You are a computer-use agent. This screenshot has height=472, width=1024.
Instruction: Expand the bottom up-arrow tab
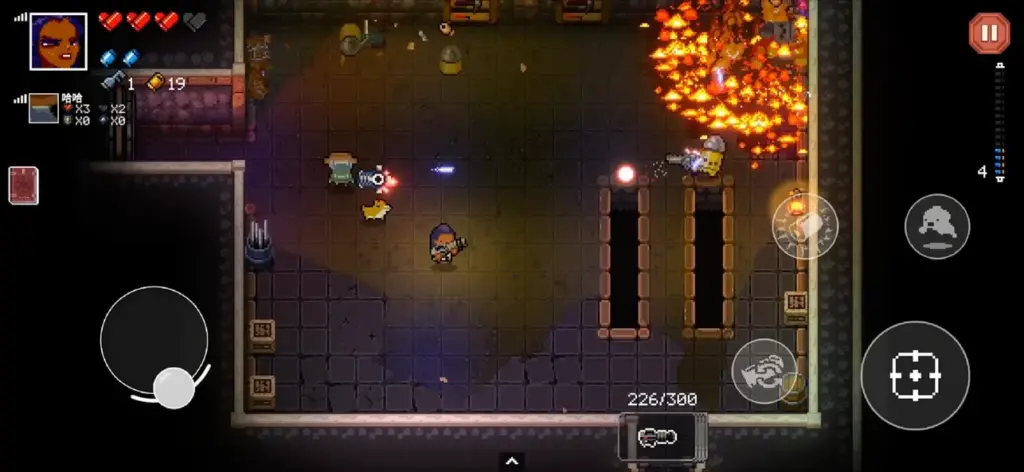tap(512, 461)
